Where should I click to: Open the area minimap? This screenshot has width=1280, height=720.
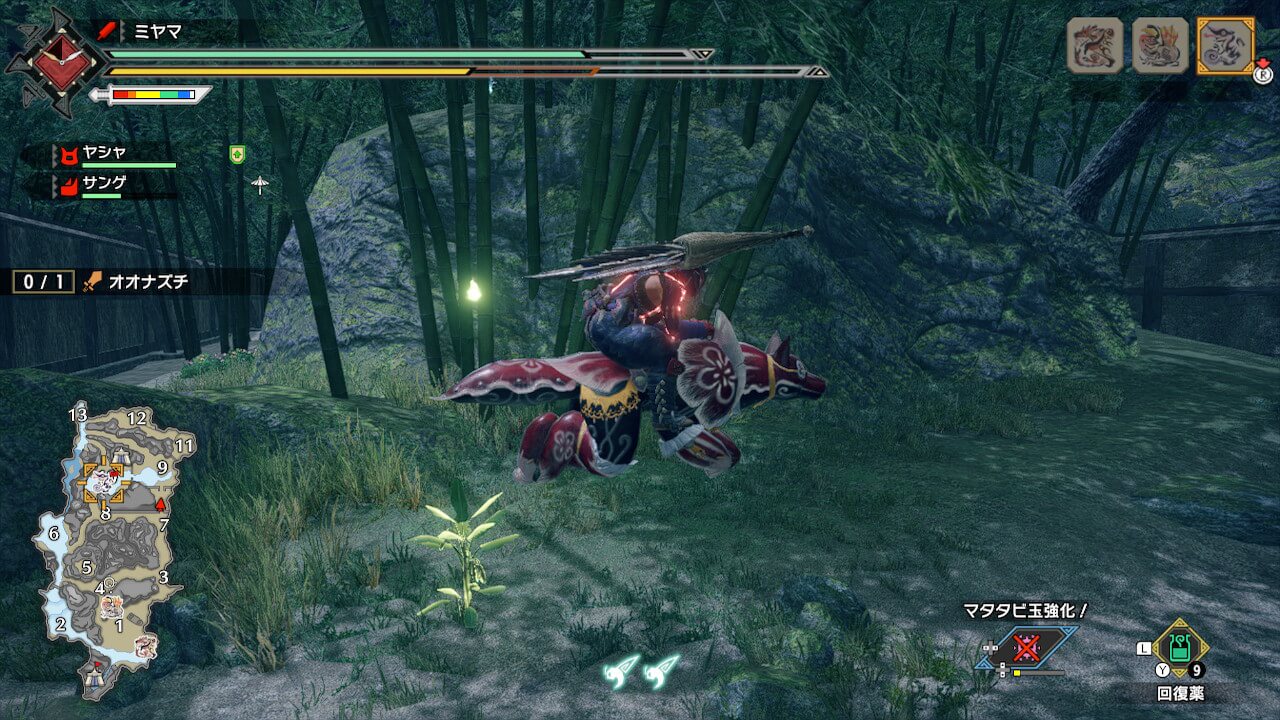[x=110, y=540]
